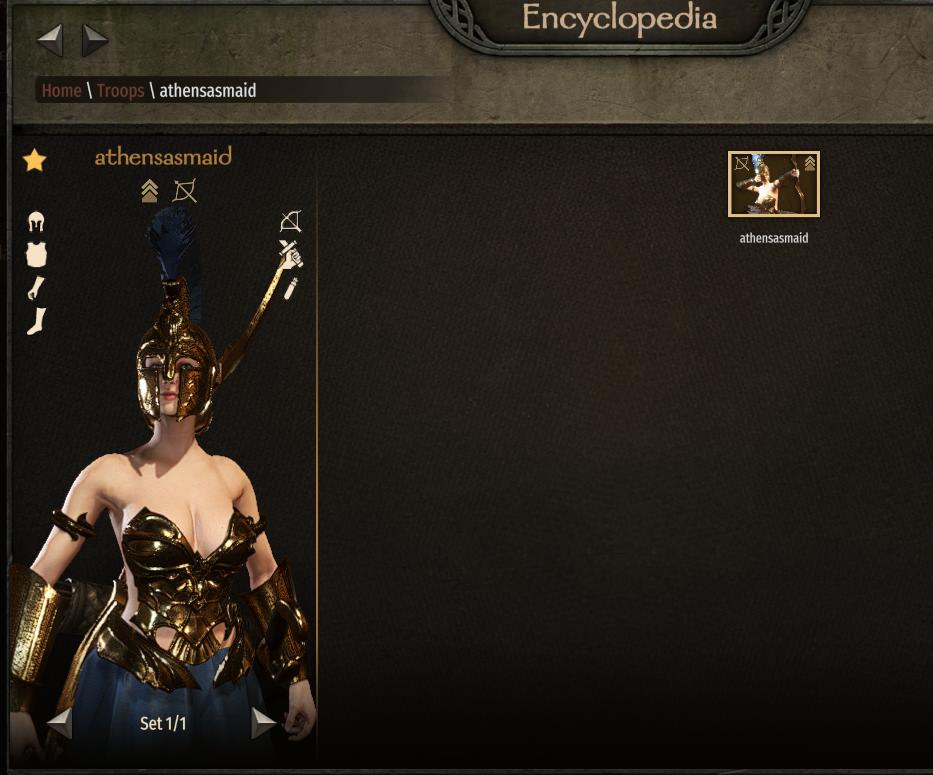Select the body armor equipment icon
Screen dimensions: 933x775
37,255
